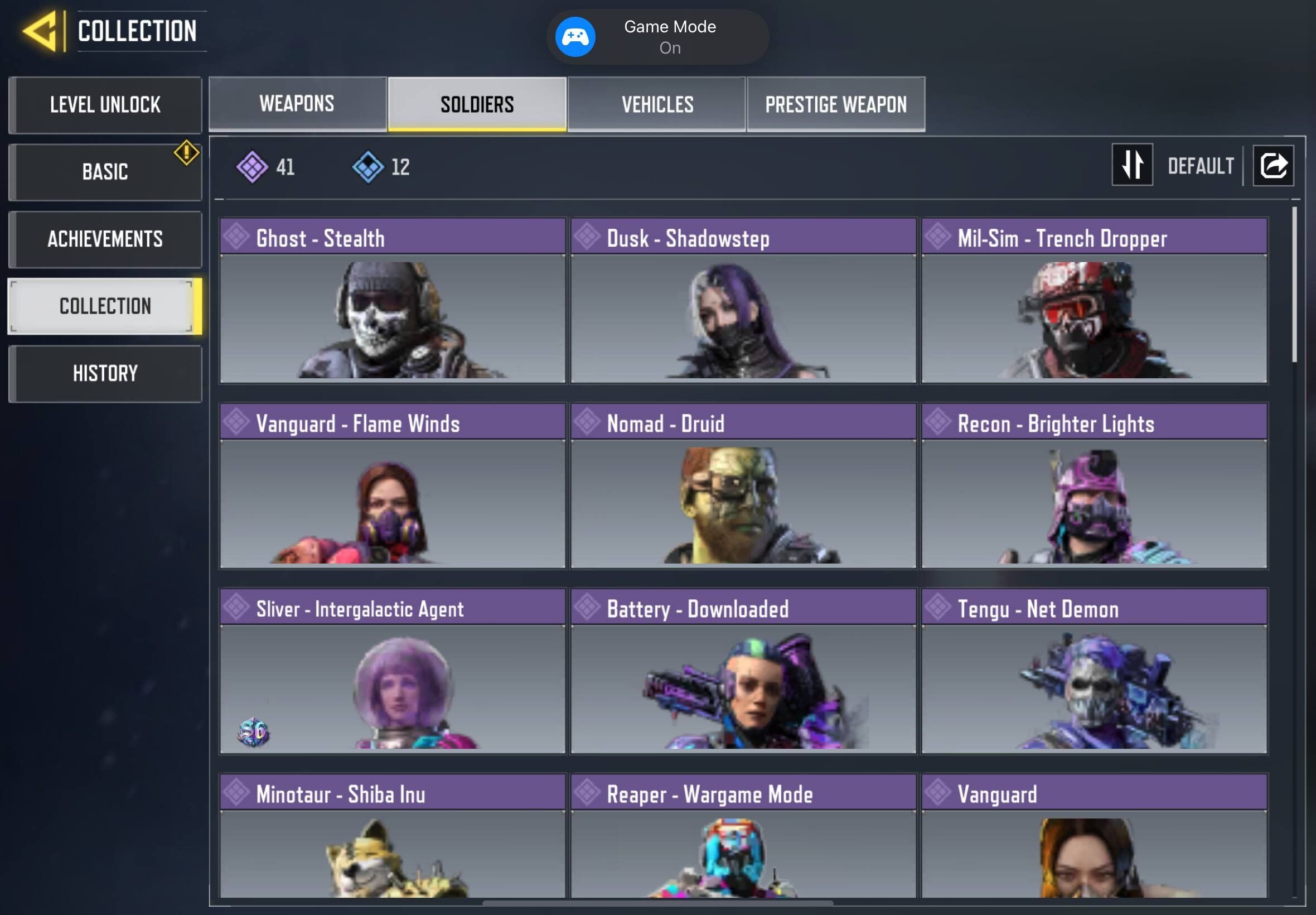Show the Achievements section

tap(105, 239)
